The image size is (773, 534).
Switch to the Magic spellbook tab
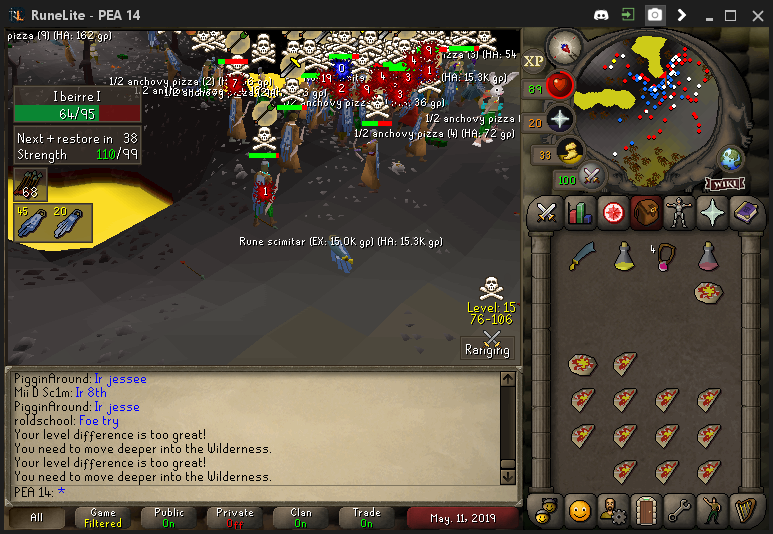(746, 212)
